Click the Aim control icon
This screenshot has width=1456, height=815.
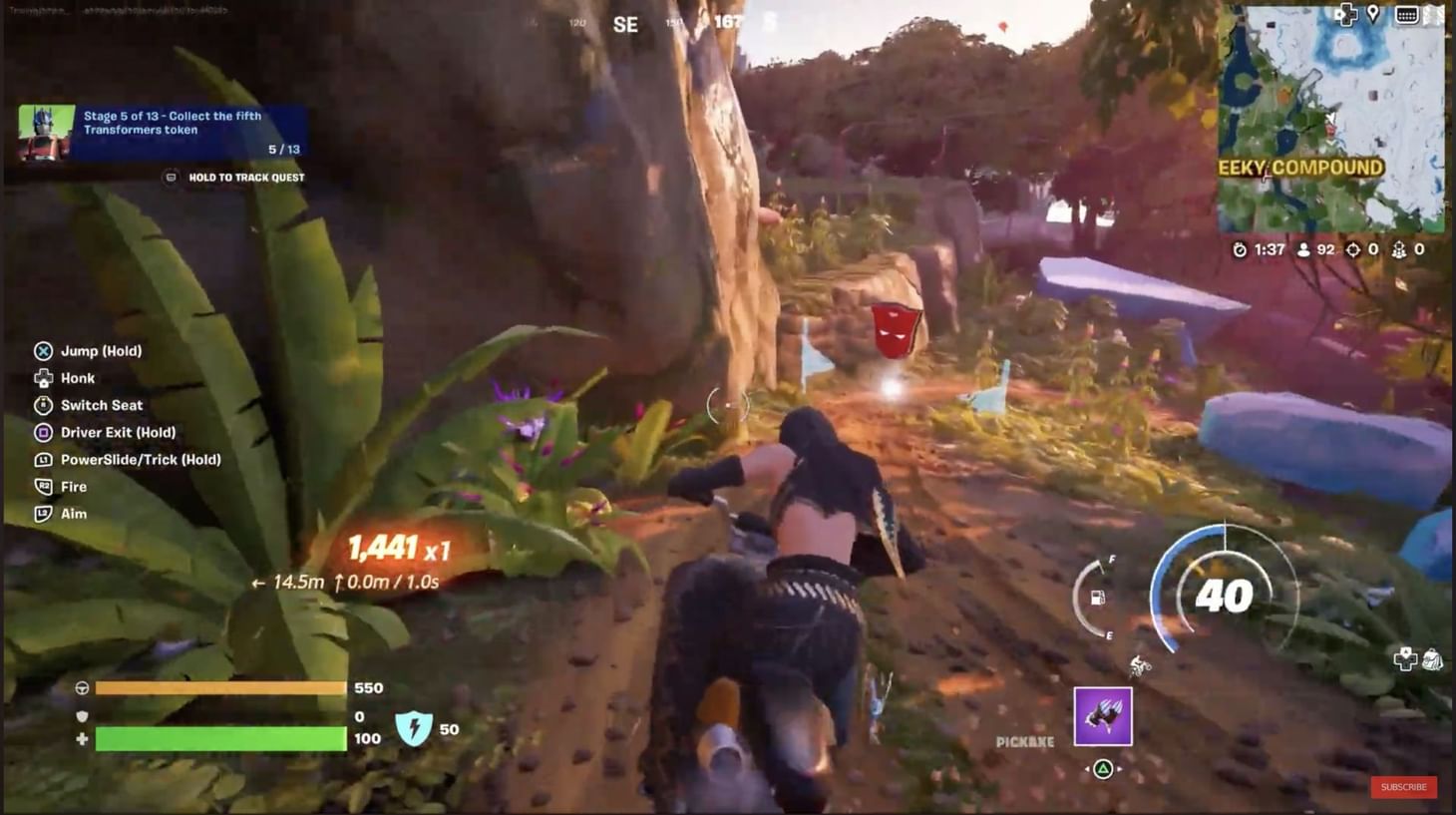click(x=43, y=514)
